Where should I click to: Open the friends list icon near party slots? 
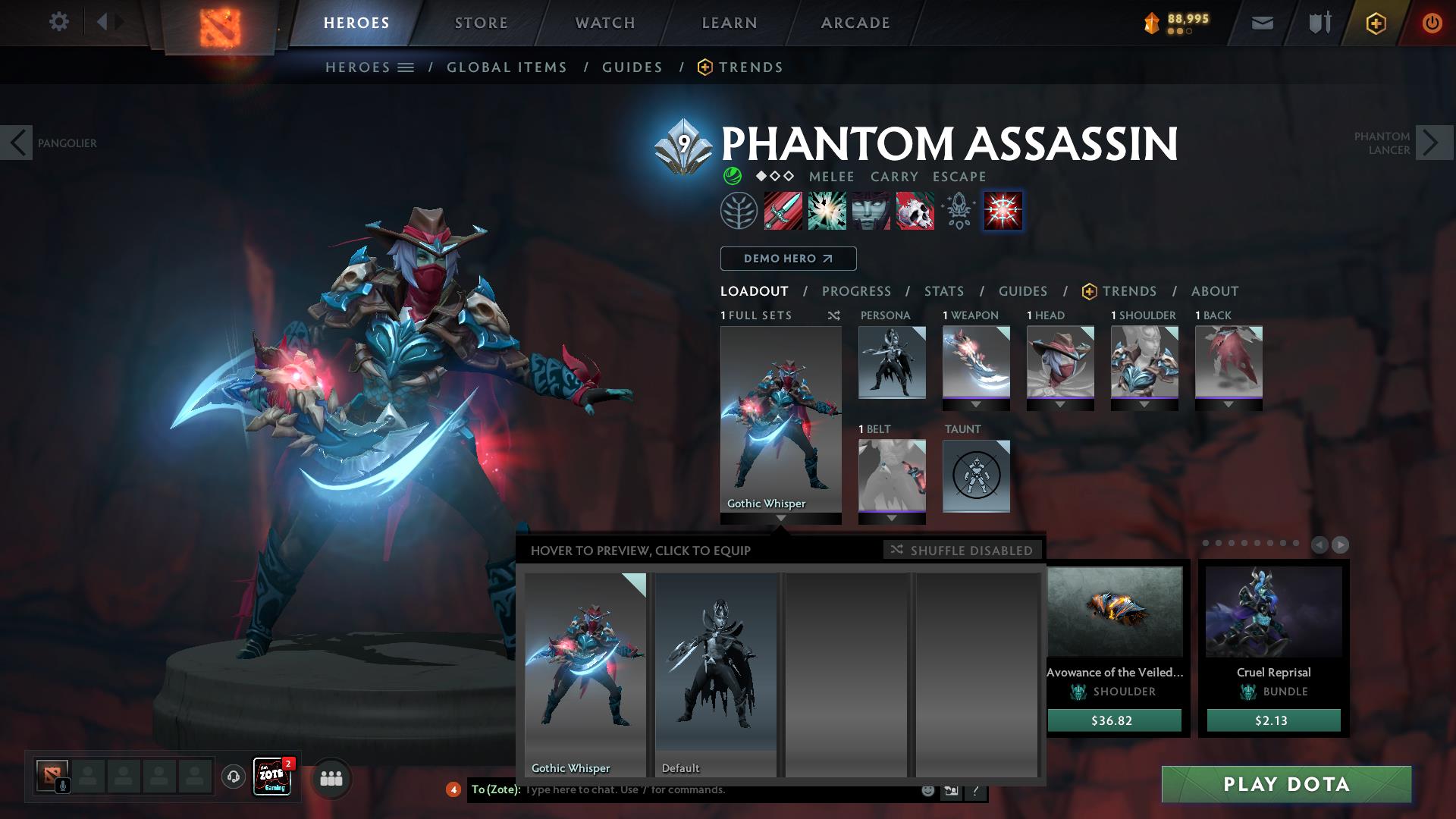331,778
